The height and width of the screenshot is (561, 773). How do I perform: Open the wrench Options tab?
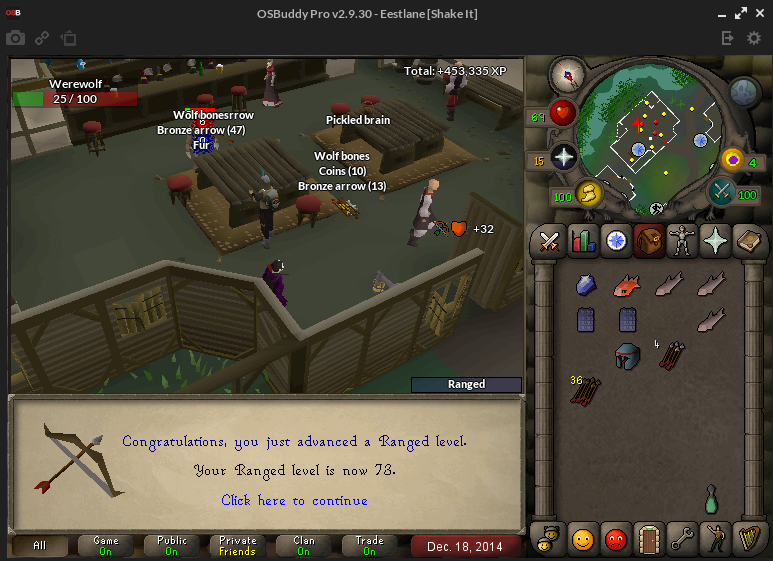pos(682,540)
